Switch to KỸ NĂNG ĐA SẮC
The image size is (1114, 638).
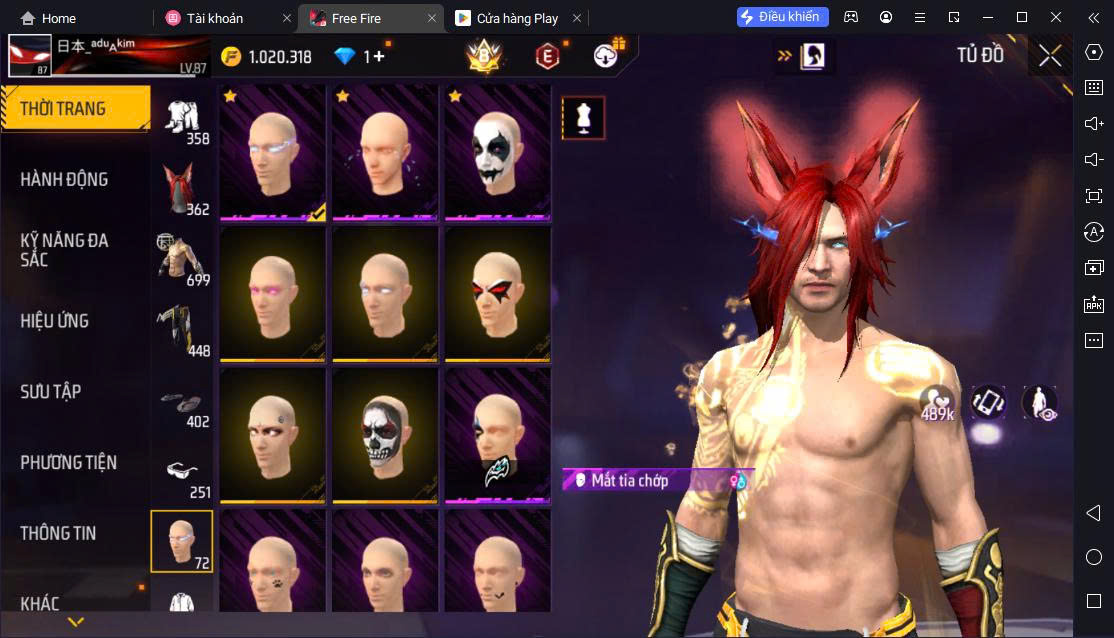[65, 250]
